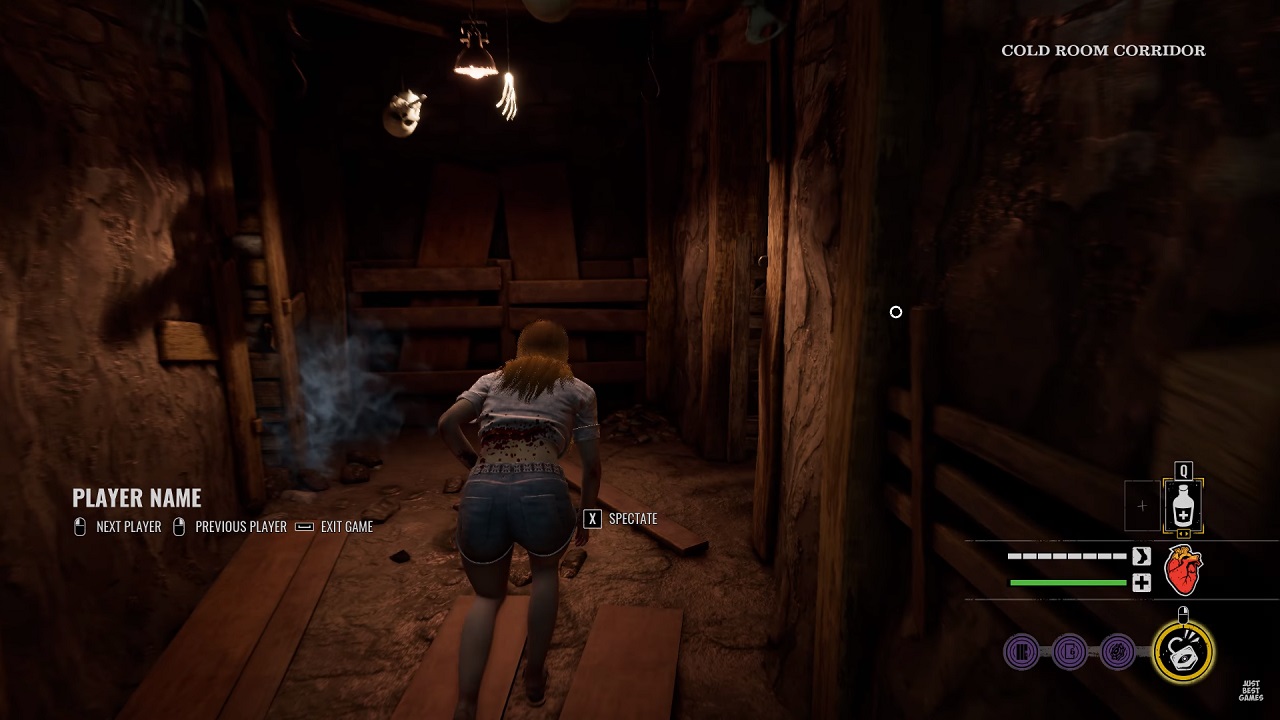
Task: Select the purple barred gate ability icon
Action: coord(1021,653)
